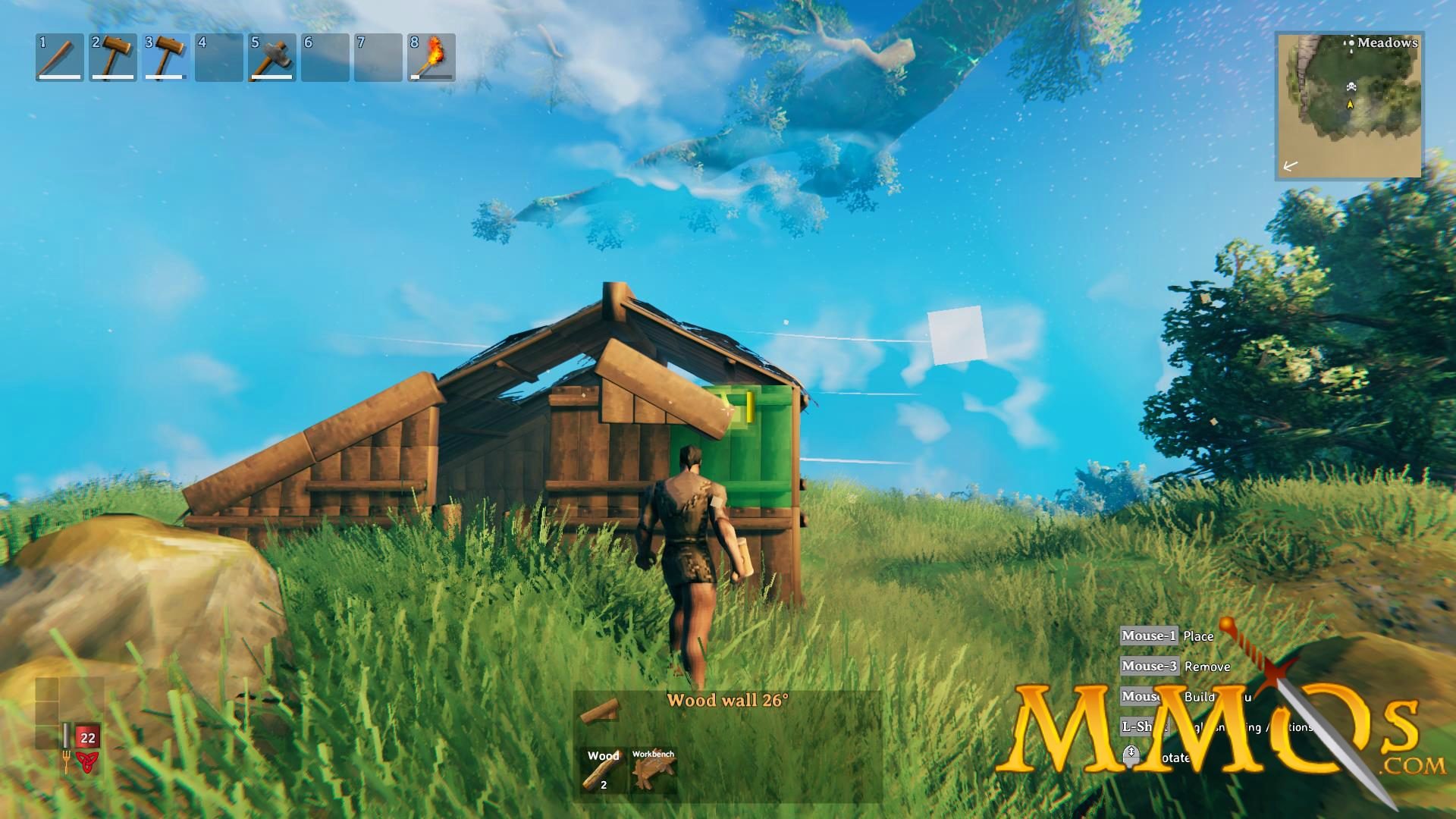Select the tool in hotbar slot 3
Image resolution: width=1456 pixels, height=819 pixels.
coord(165,57)
